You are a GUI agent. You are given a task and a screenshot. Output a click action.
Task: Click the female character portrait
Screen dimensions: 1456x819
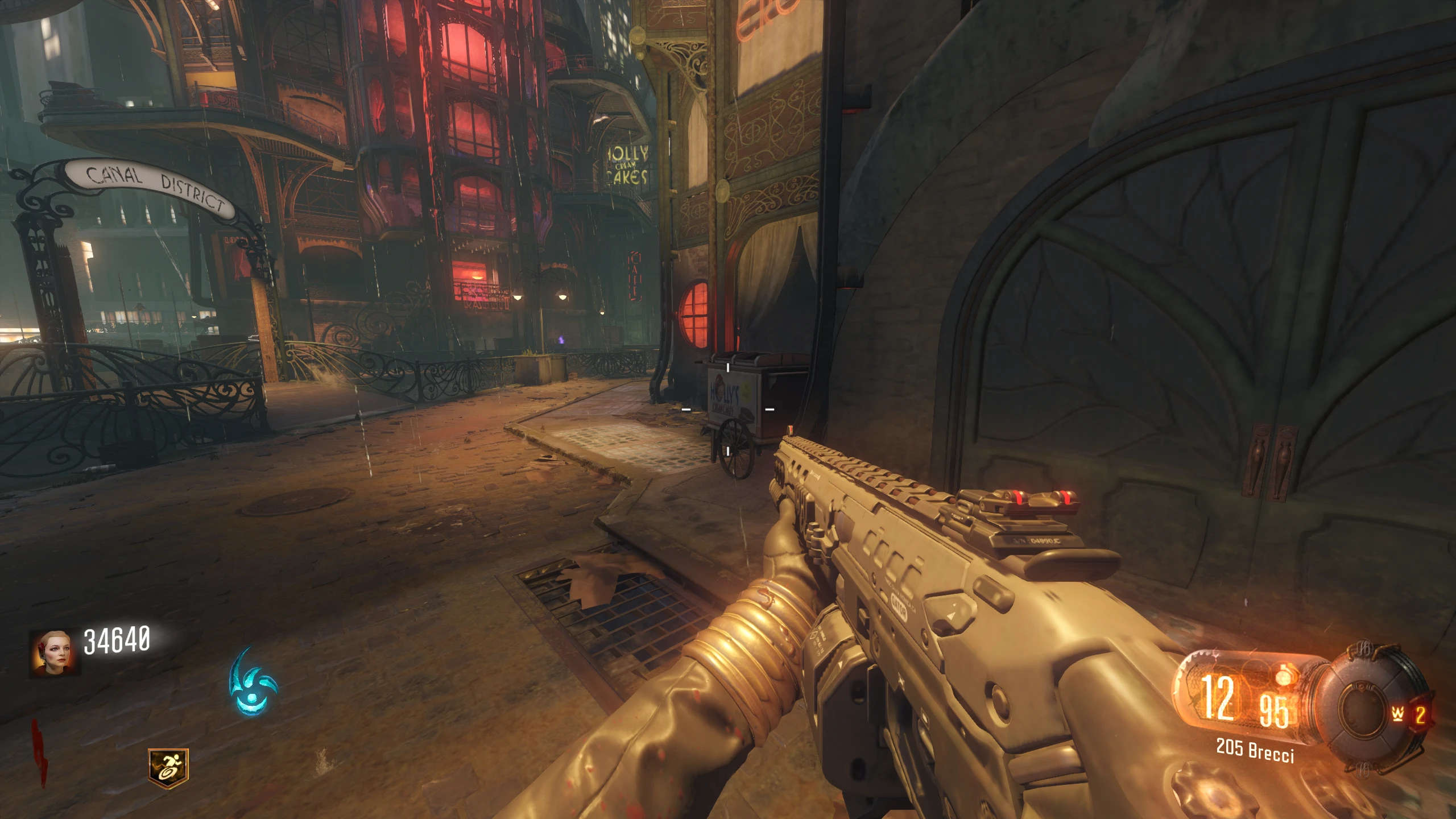pyautogui.click(x=54, y=652)
